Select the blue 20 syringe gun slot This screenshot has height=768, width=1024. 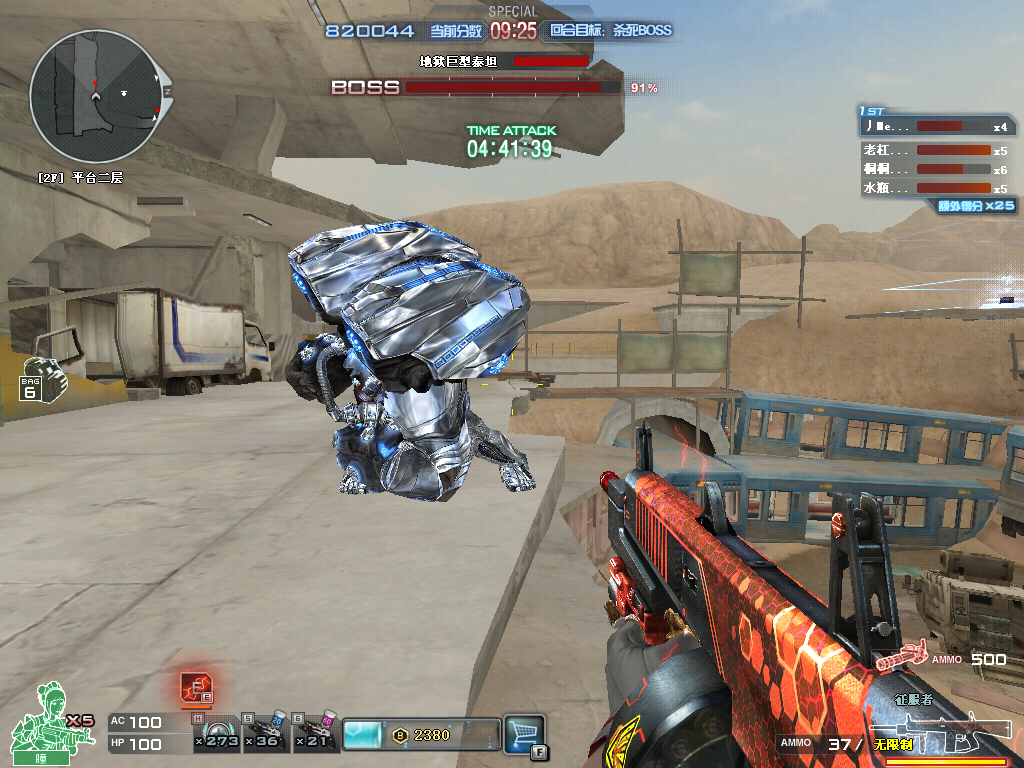pos(265,735)
